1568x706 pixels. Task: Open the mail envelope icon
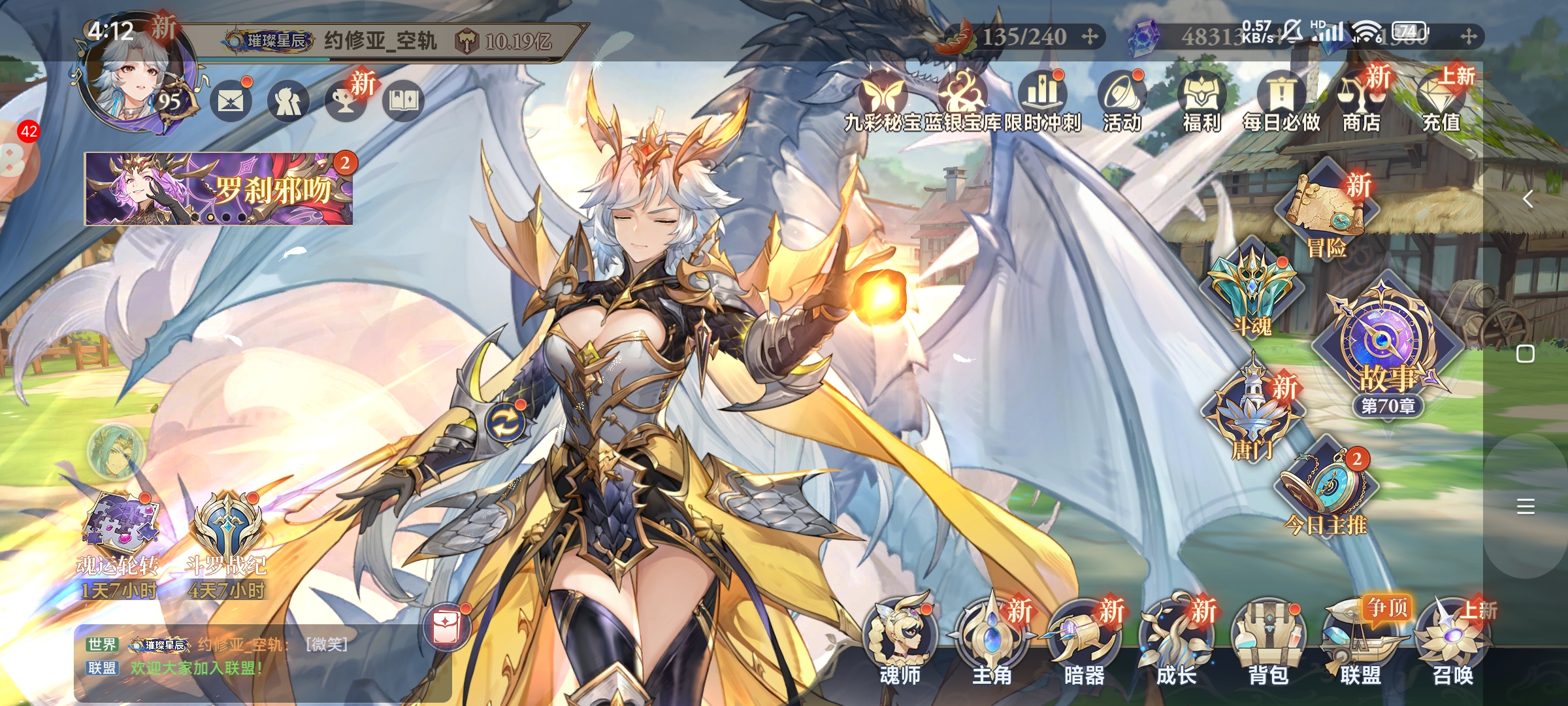coord(231,101)
